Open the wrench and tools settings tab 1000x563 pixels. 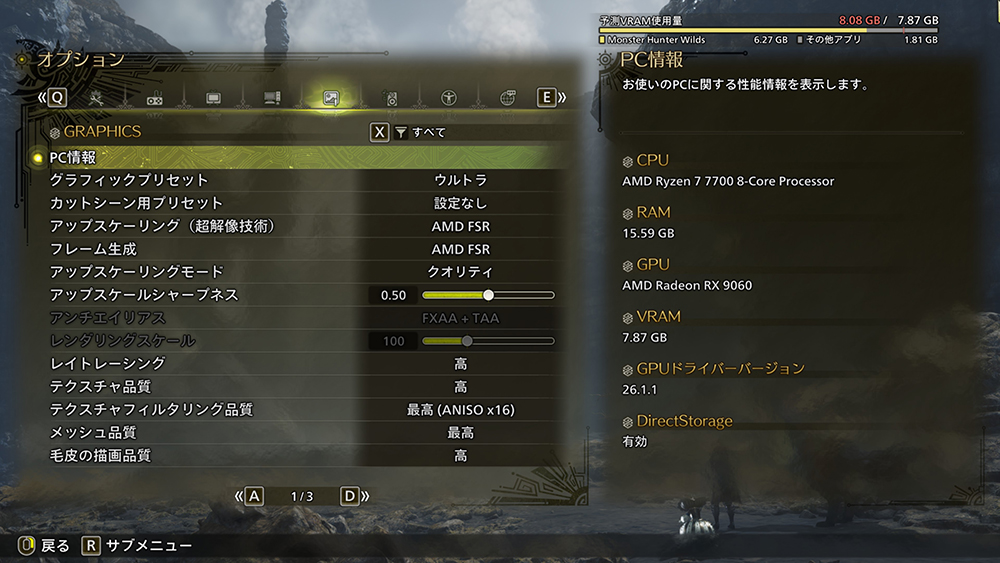coord(97,98)
